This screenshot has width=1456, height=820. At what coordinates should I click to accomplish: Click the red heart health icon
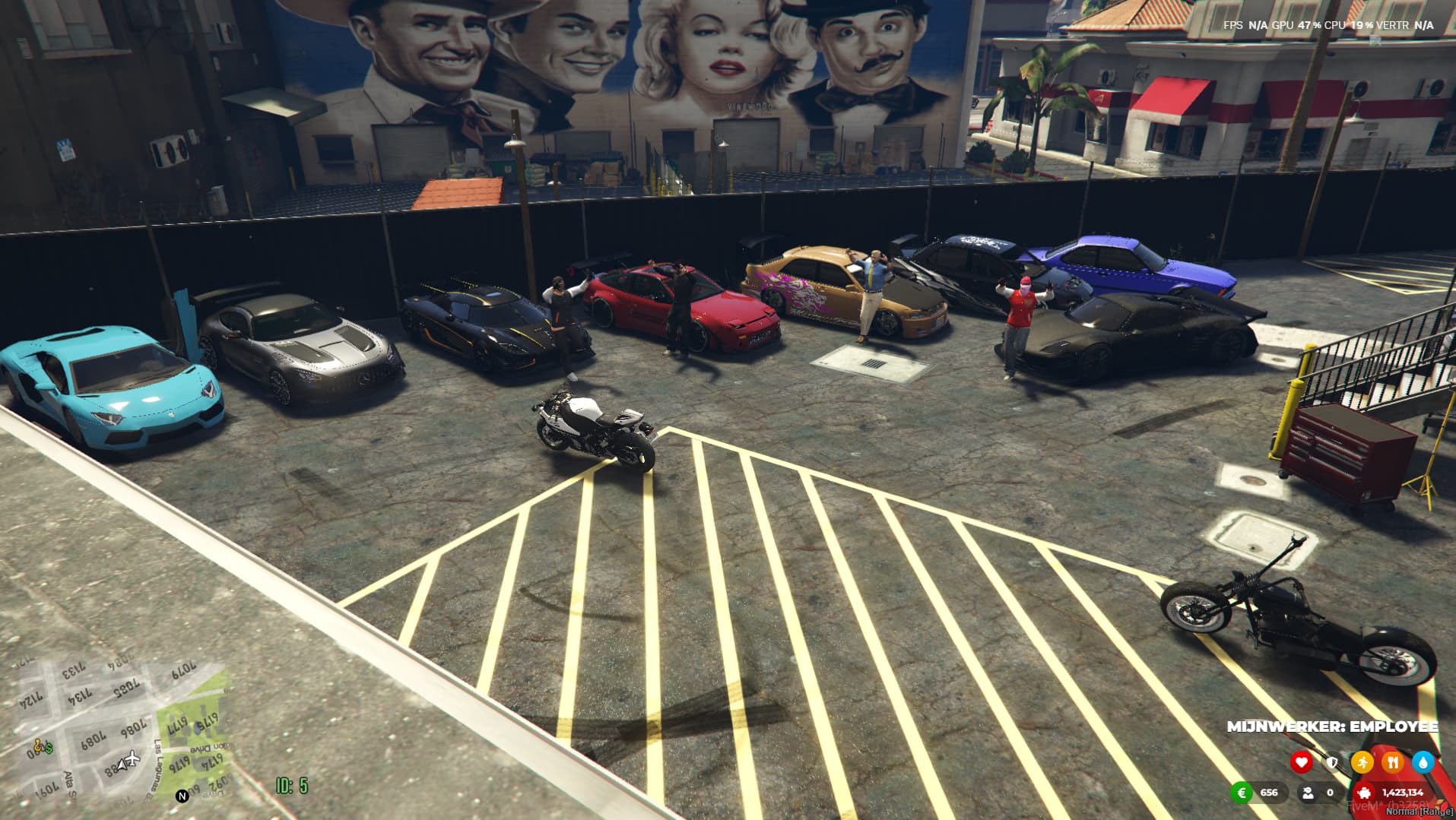(x=1301, y=761)
